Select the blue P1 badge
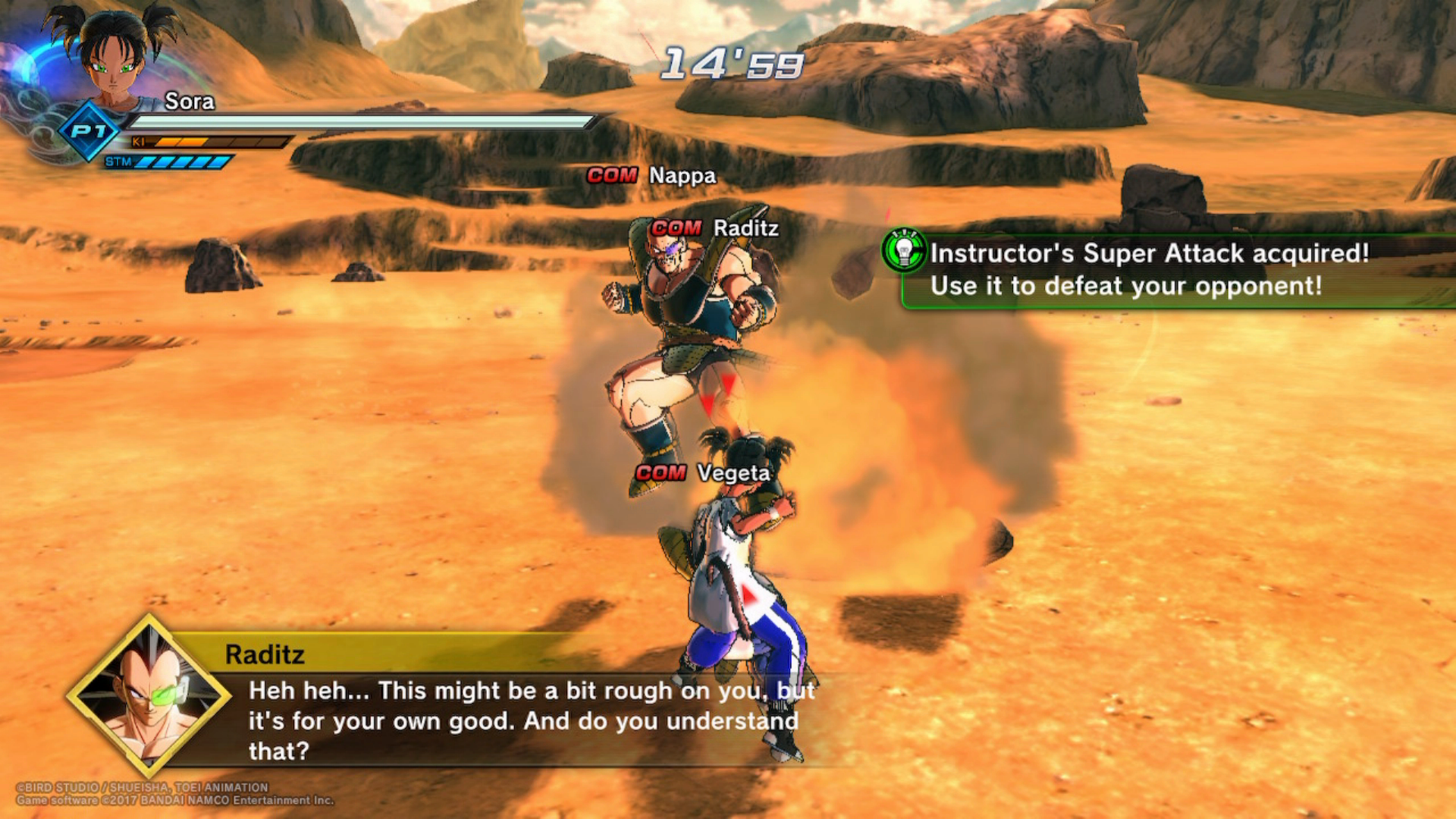This screenshot has height=819, width=1456. pos(89,132)
